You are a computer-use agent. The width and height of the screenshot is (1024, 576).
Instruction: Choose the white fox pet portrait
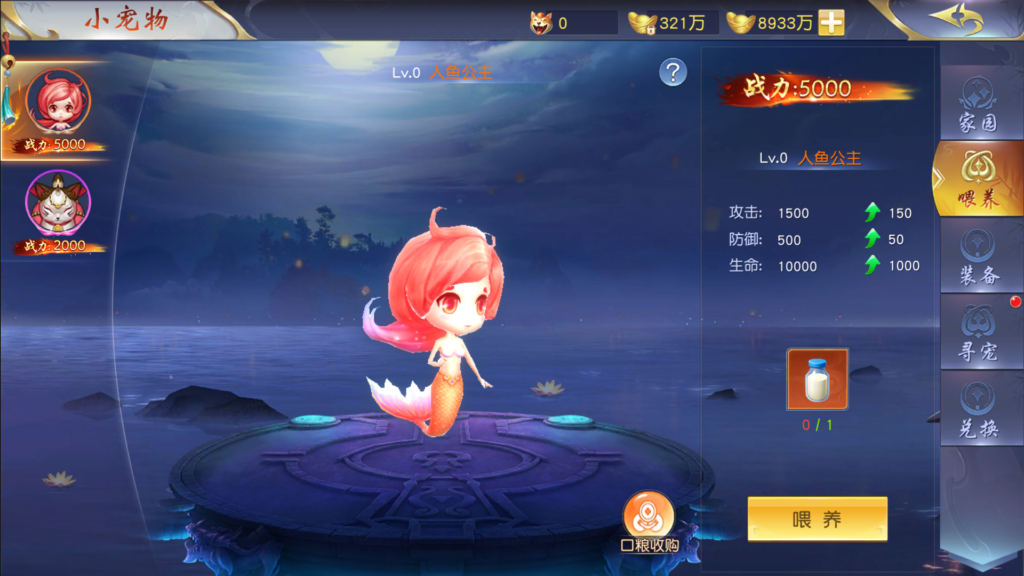click(x=58, y=203)
